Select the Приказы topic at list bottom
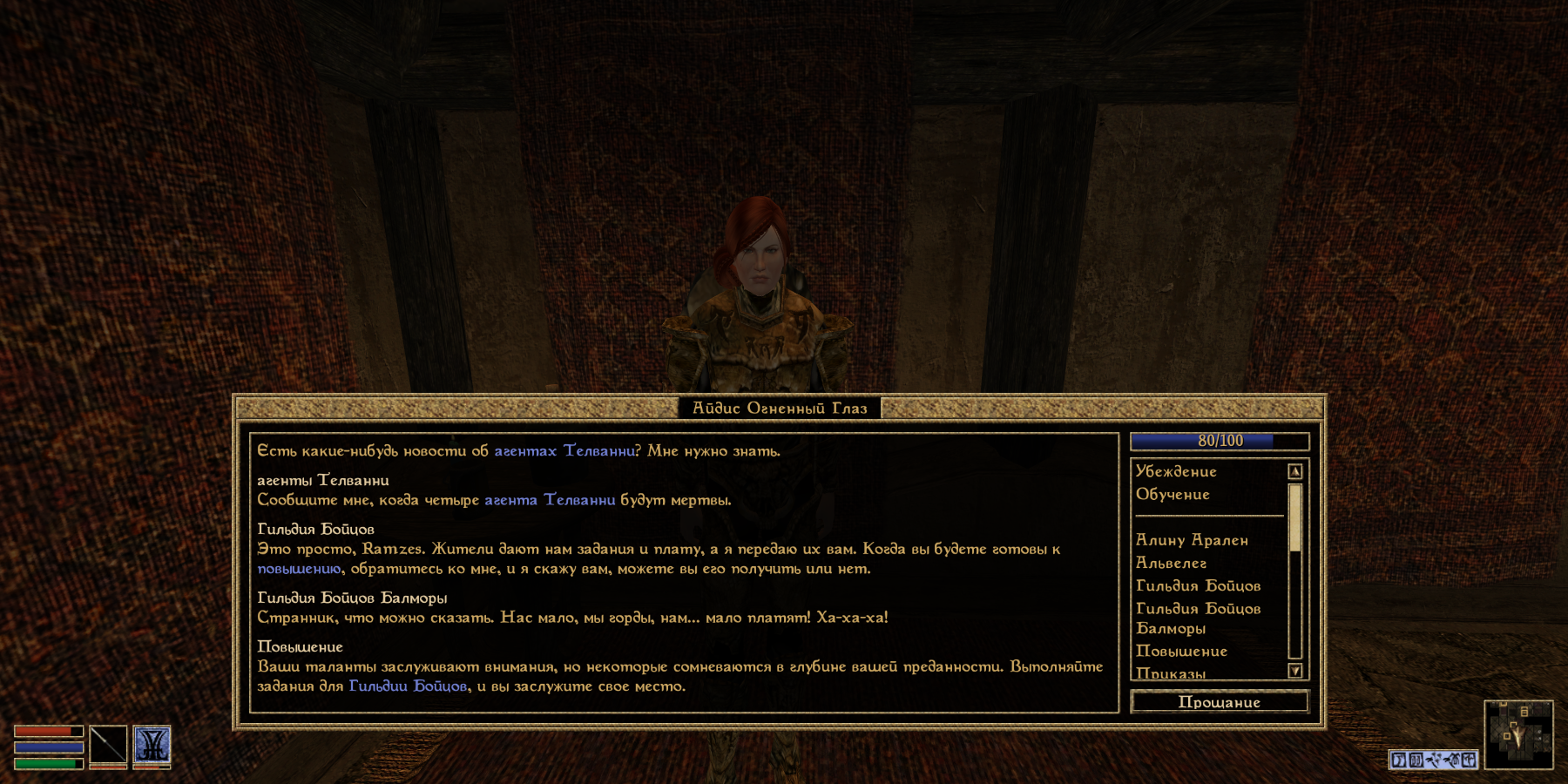 pos(1172,672)
